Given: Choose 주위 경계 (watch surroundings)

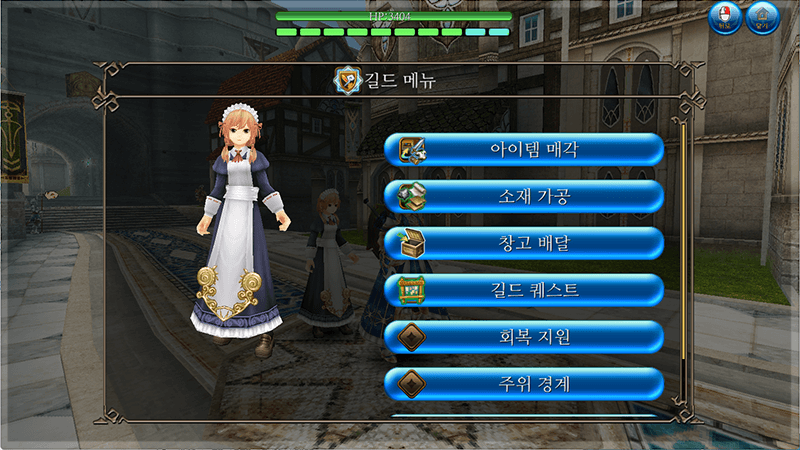Looking at the screenshot, I should coord(524,383).
